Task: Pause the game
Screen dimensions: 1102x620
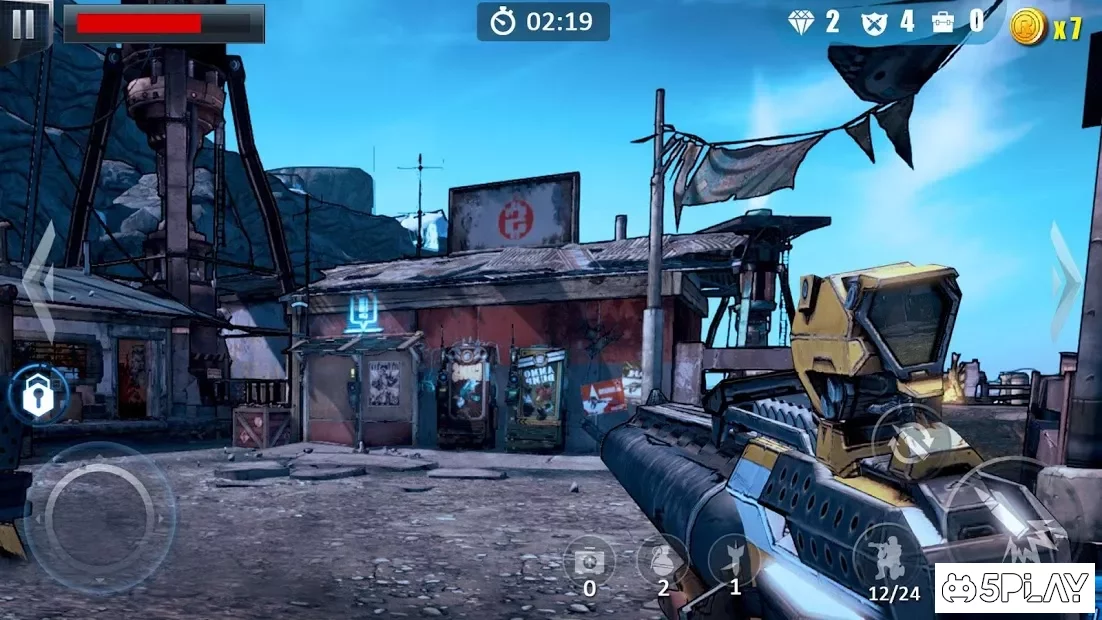Action: click(x=23, y=24)
